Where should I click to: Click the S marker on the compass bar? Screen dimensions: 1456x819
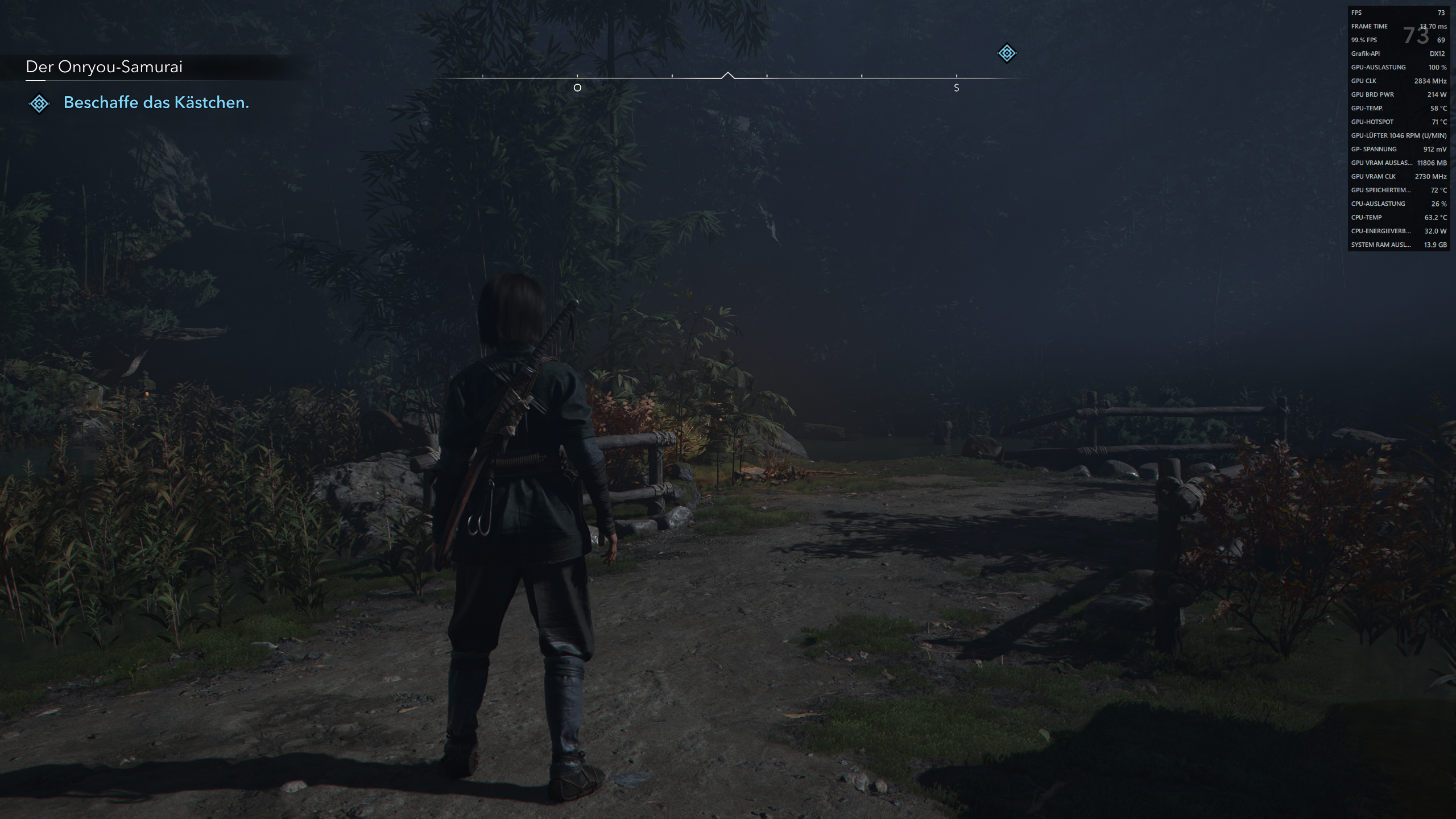(x=957, y=88)
